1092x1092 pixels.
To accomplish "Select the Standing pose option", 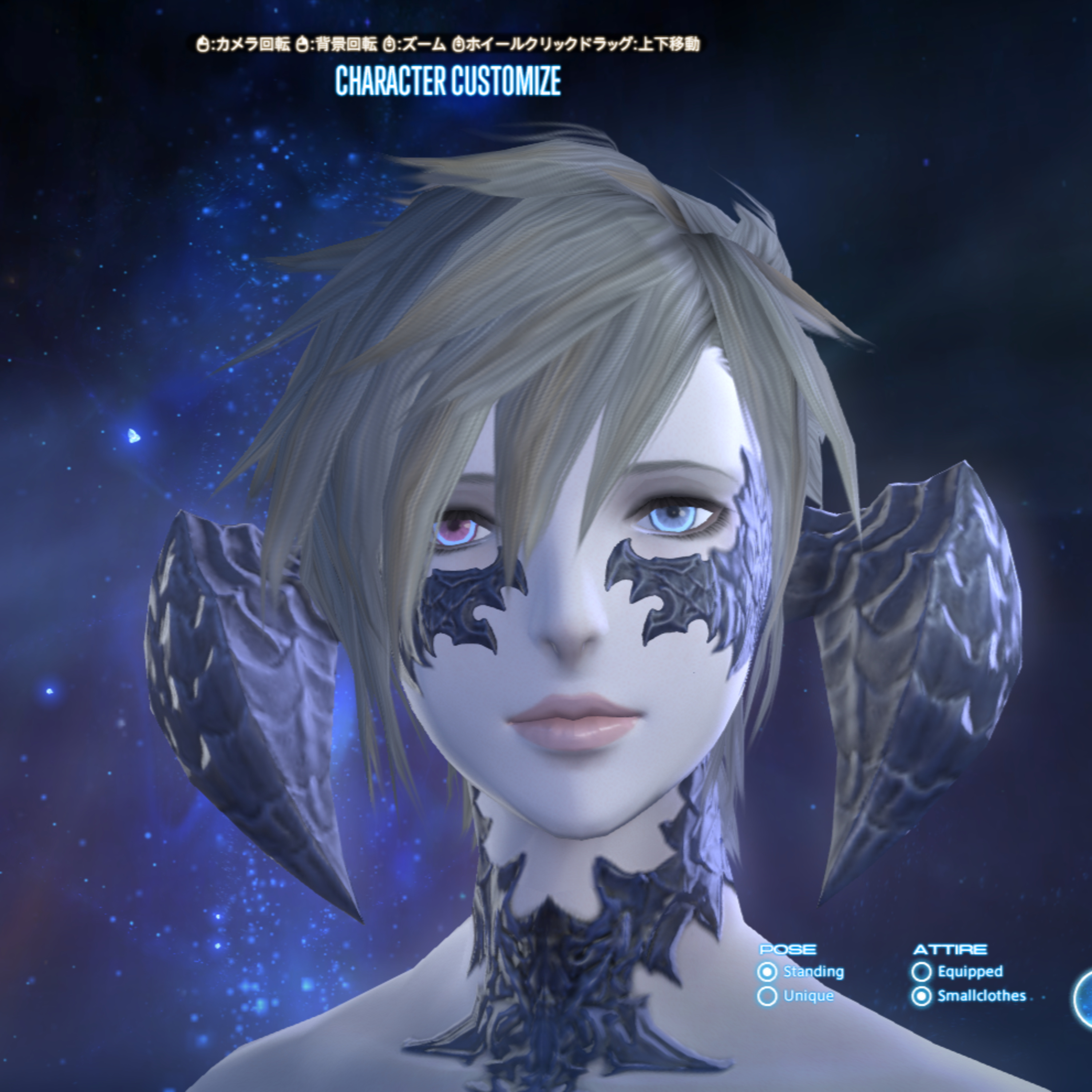I will [767, 972].
